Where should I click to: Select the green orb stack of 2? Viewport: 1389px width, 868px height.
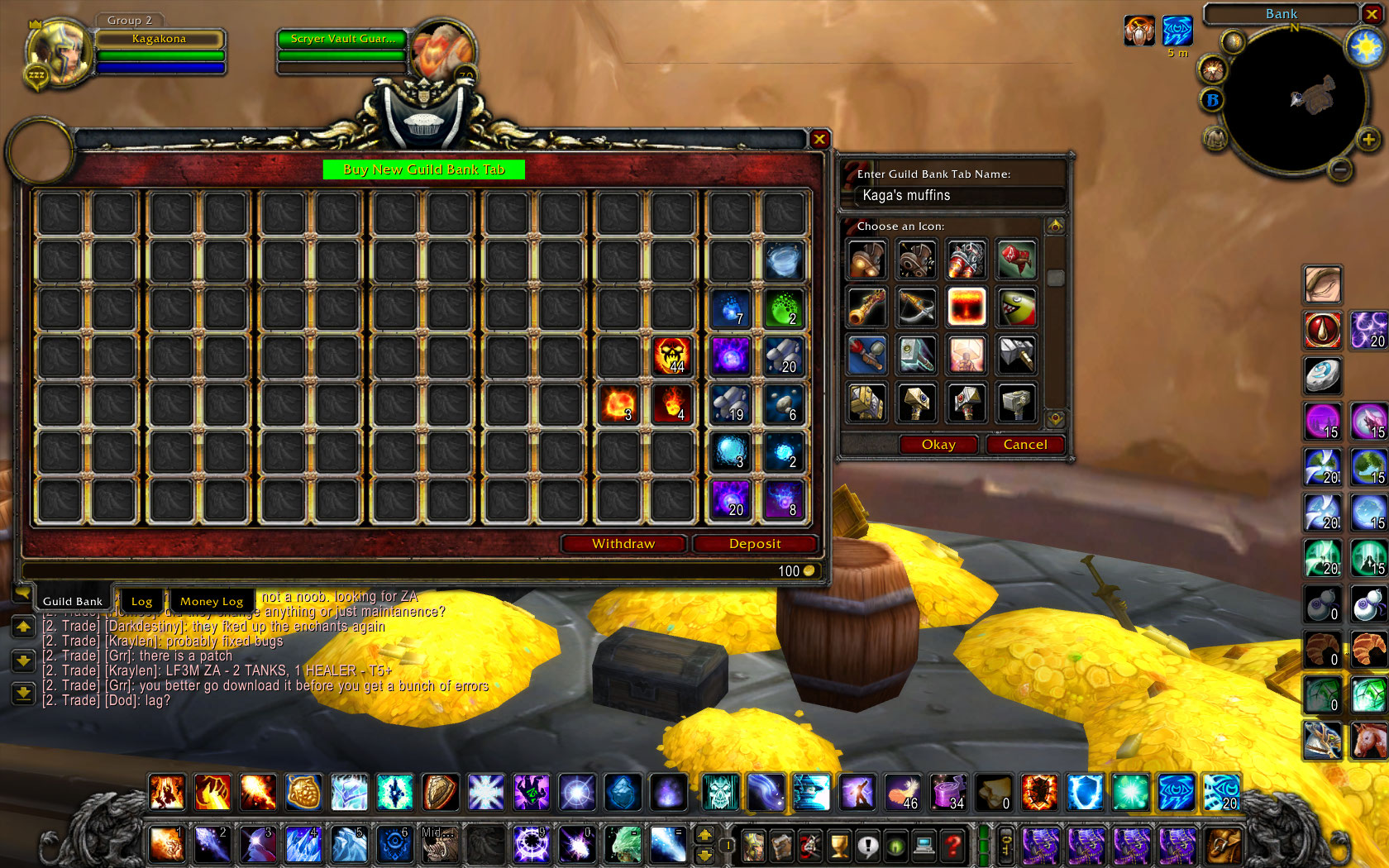pyautogui.click(x=782, y=308)
